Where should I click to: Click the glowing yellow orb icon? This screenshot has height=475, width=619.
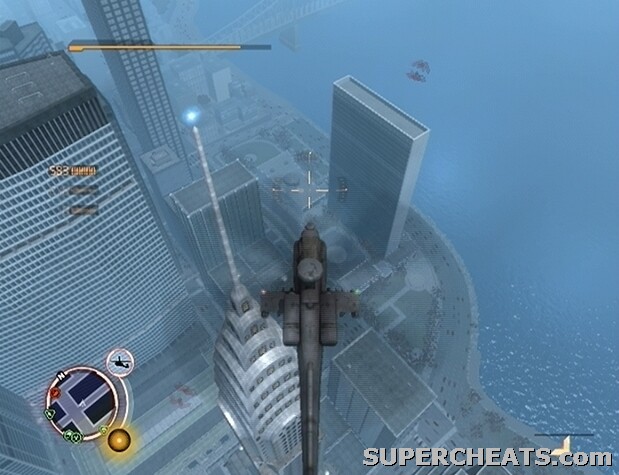click(121, 439)
